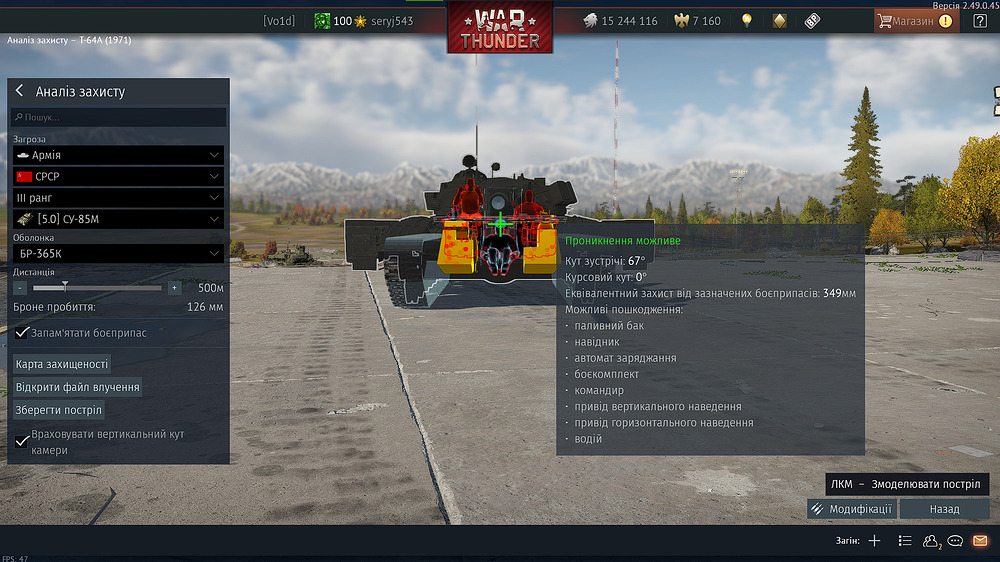
Task: Open the Магазин shop
Action: click(914, 20)
